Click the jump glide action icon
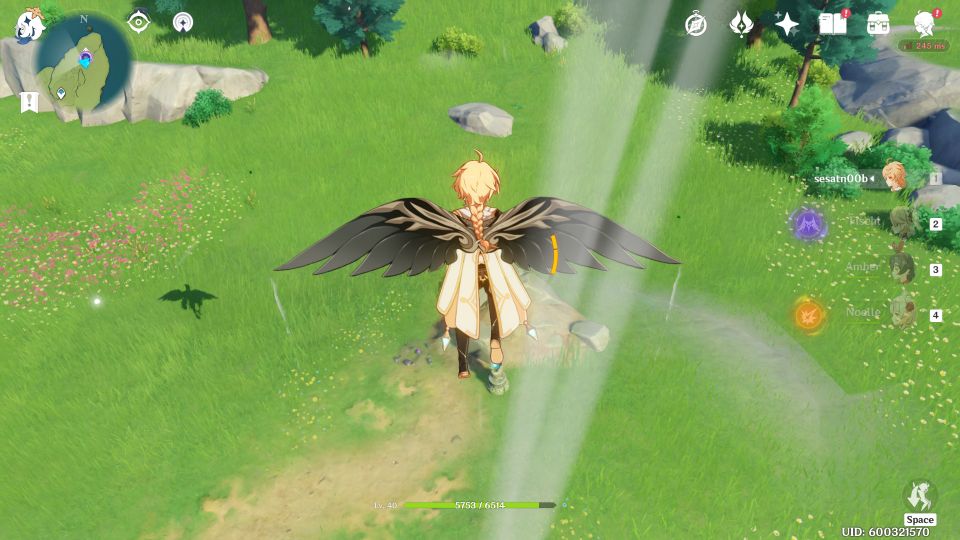960x540 pixels. (x=919, y=496)
